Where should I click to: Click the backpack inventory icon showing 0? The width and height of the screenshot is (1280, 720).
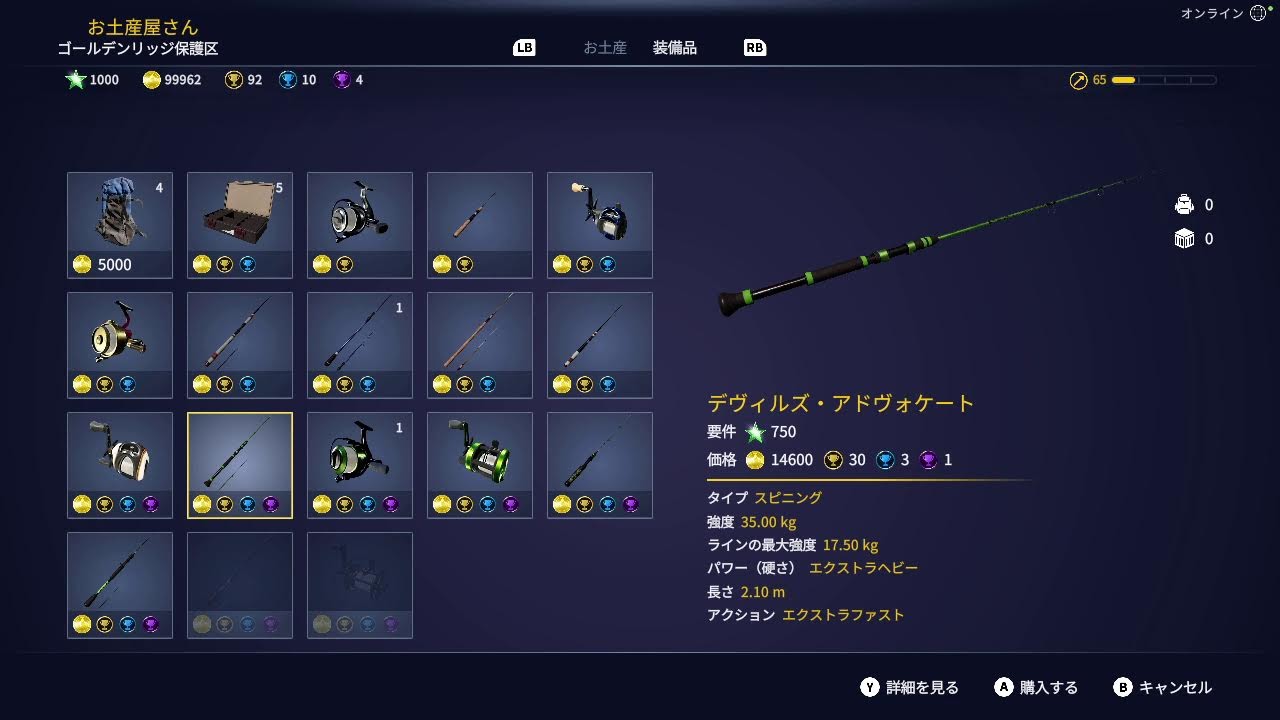[1183, 203]
